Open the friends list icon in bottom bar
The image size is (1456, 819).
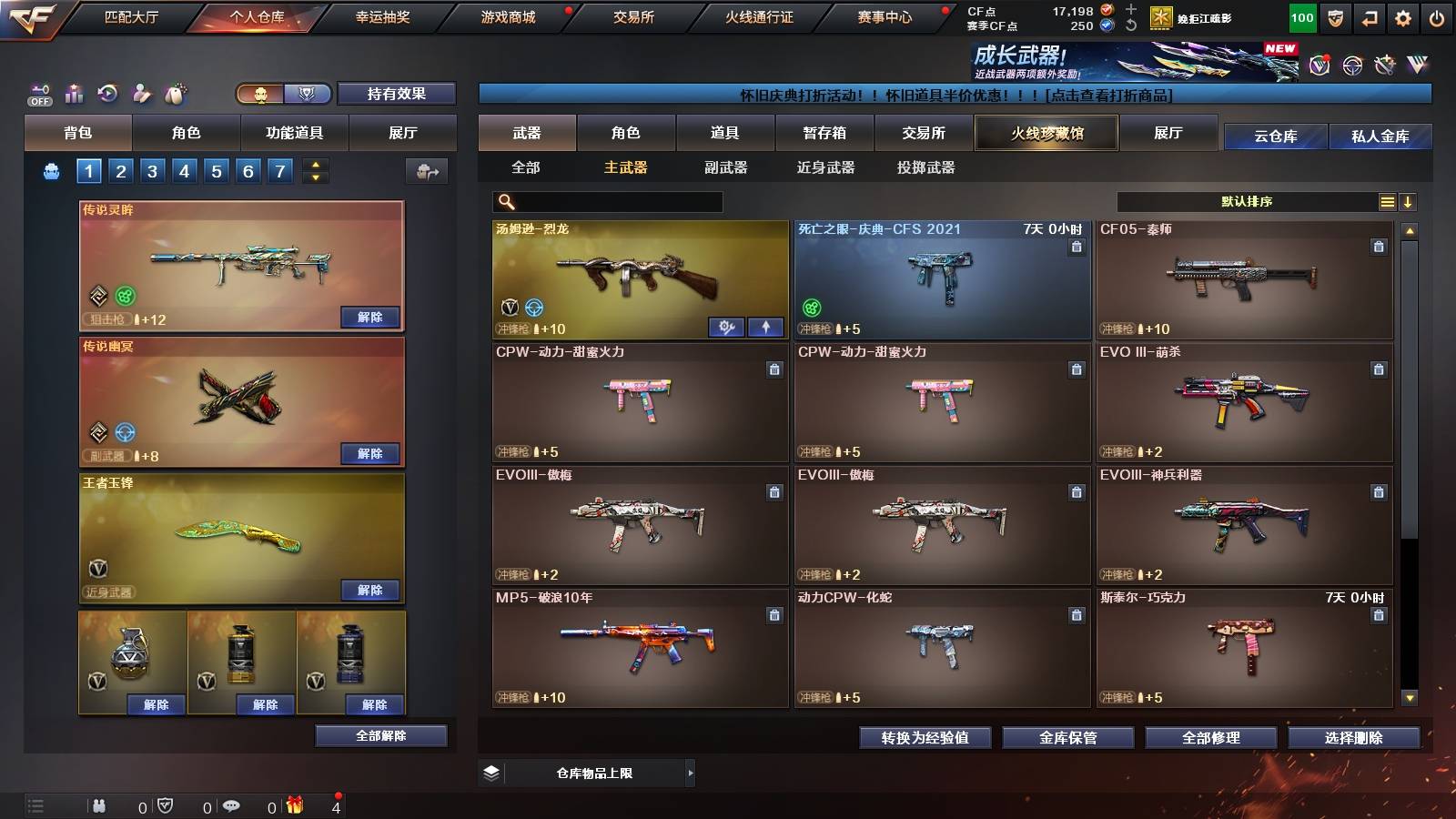(100, 805)
